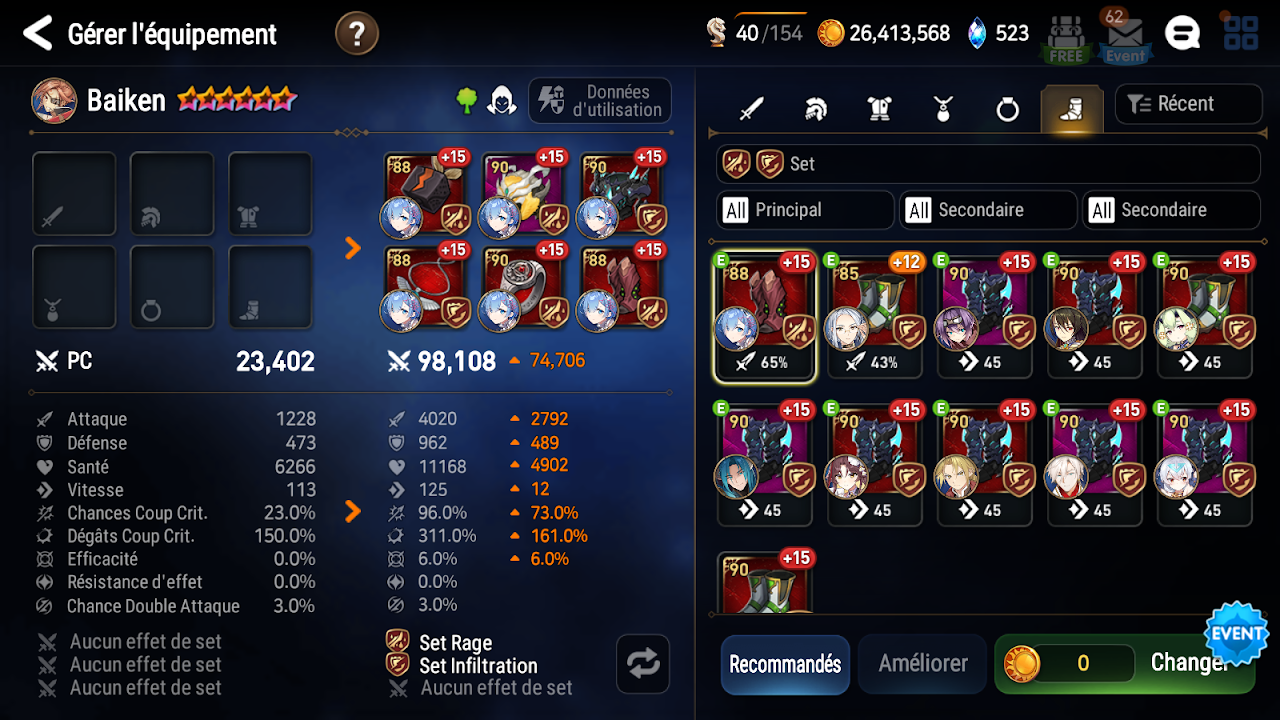Toggle the specialty hood icon beside Baiken
This screenshot has height=720, width=1280.
point(502,101)
